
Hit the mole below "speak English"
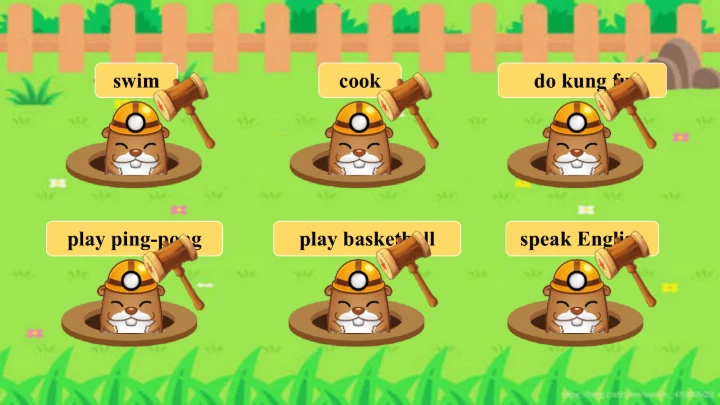[573, 302]
